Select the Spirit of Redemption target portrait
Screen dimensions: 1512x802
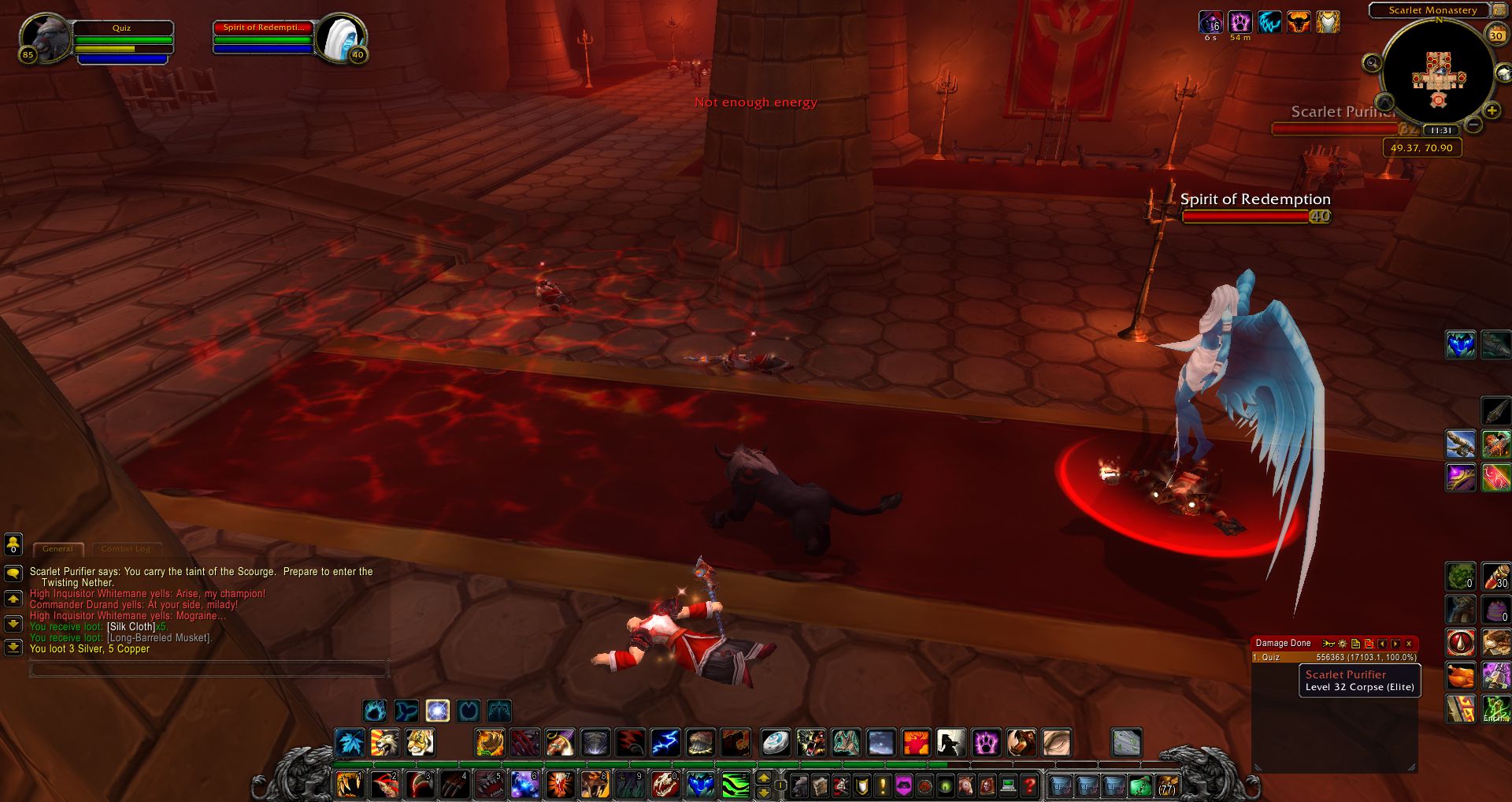pyautogui.click(x=341, y=37)
